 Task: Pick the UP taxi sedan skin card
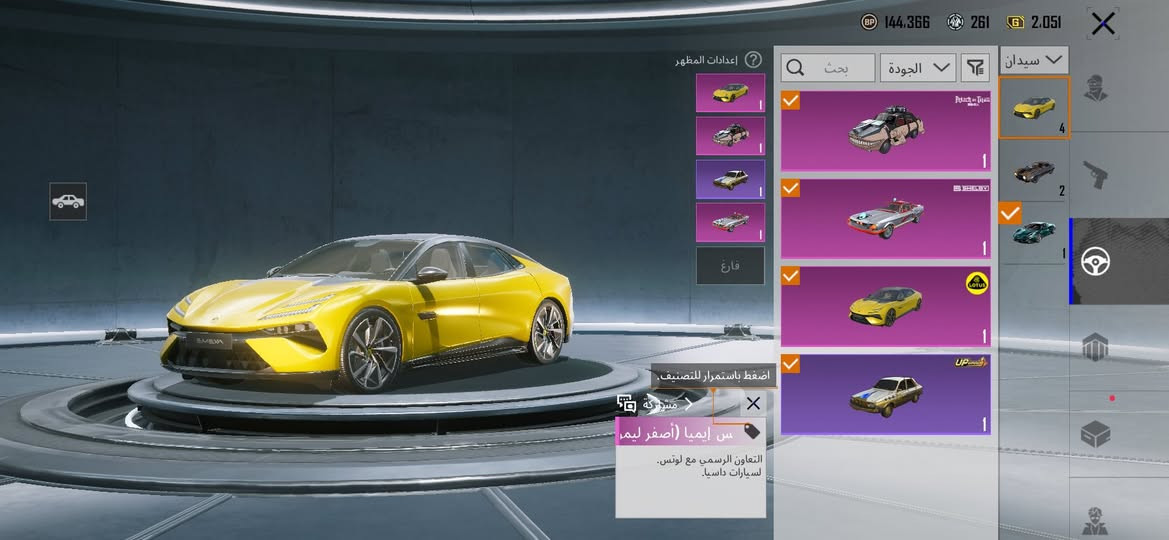tap(885, 393)
